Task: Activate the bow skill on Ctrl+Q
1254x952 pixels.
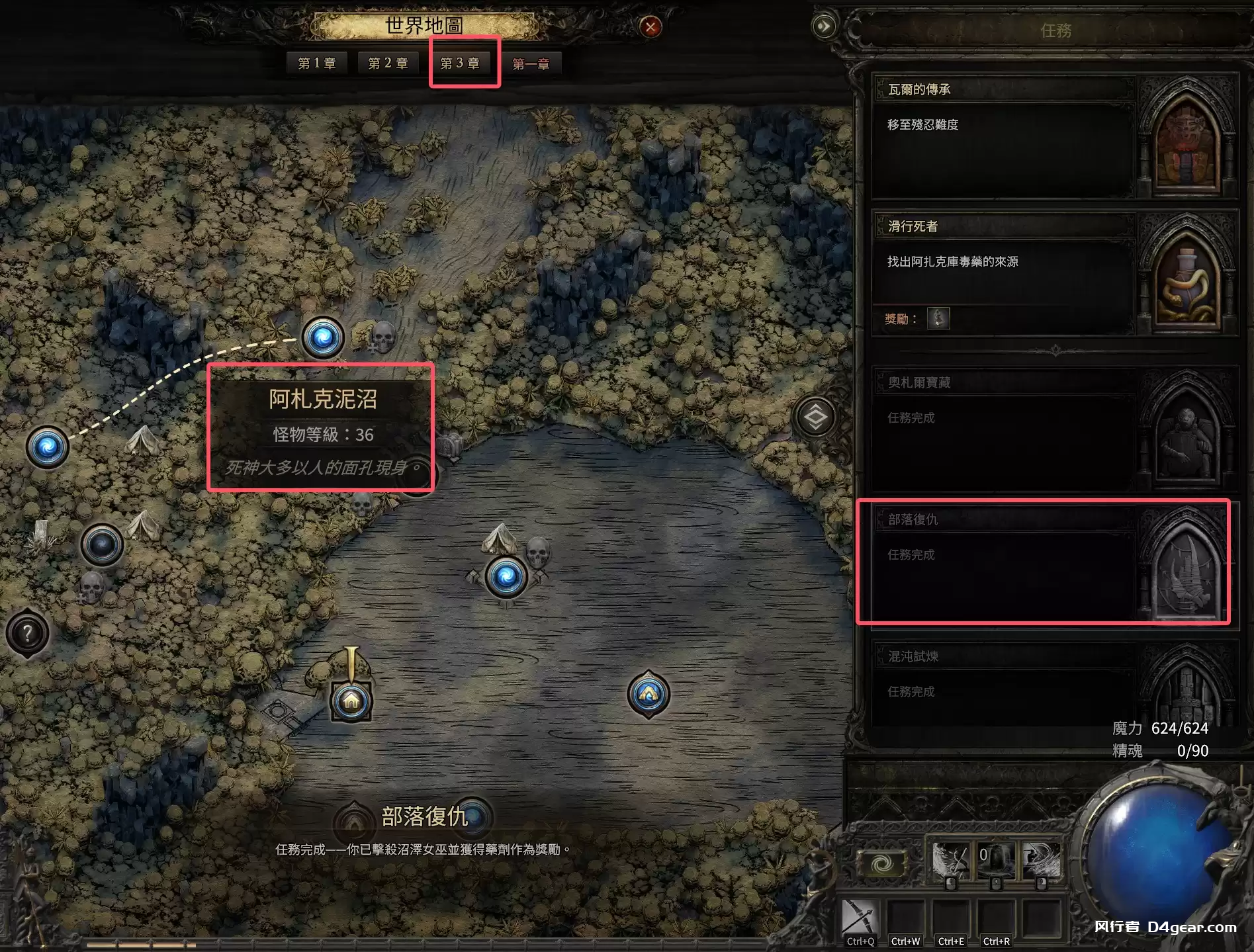Action: pyautogui.click(x=860, y=921)
